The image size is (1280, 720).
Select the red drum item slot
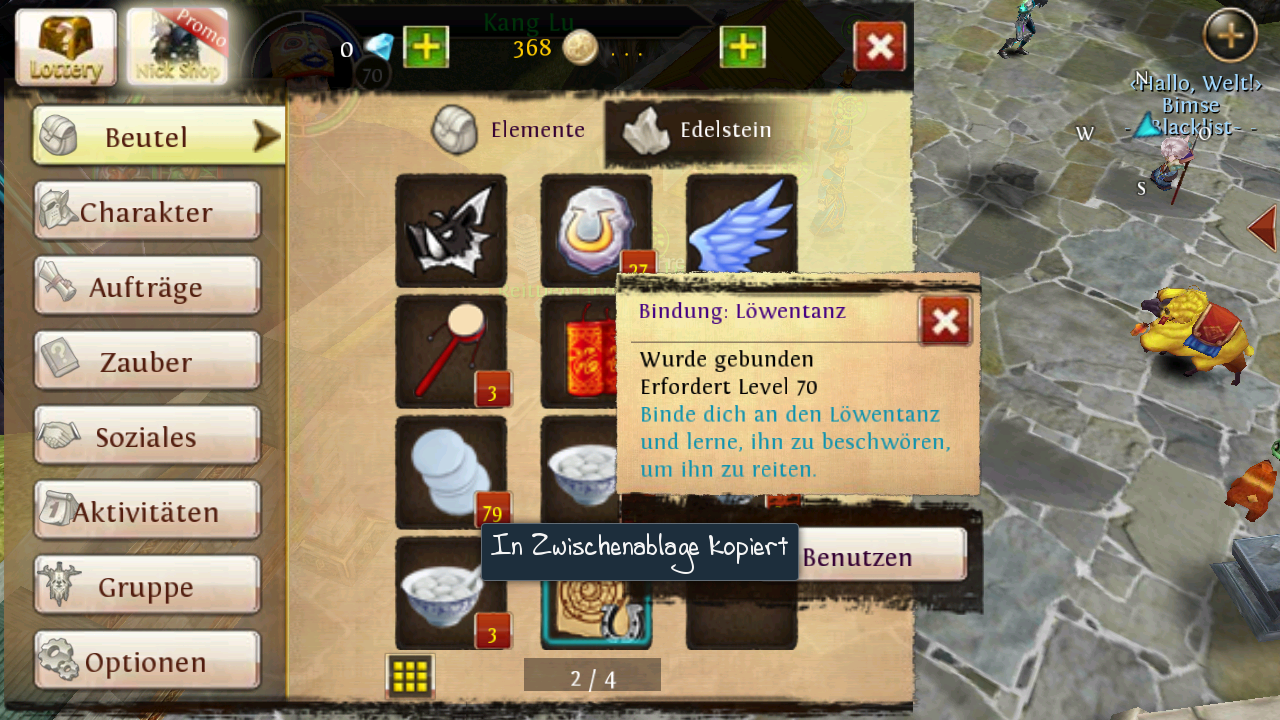(451, 351)
